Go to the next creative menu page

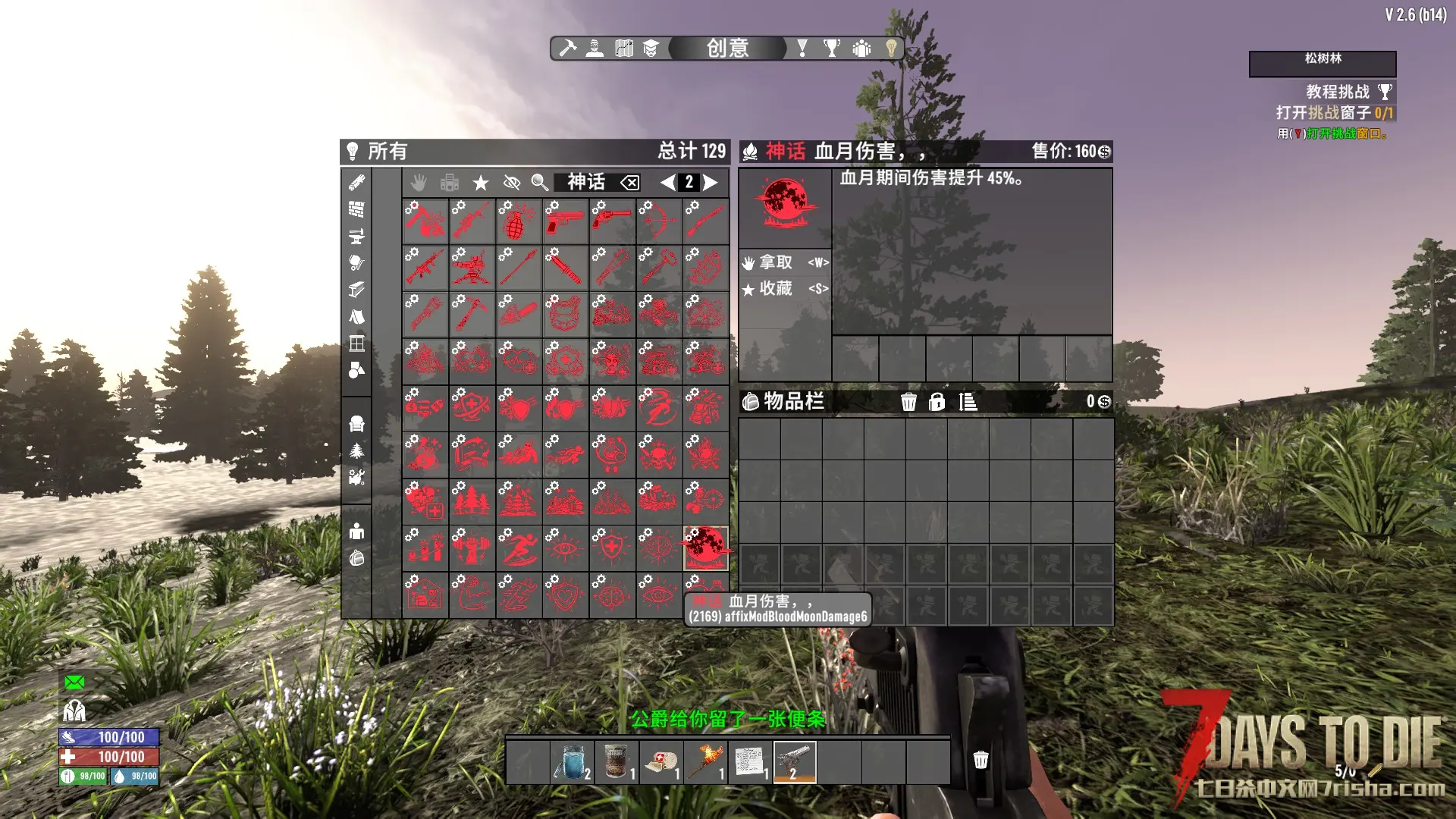coord(711,183)
